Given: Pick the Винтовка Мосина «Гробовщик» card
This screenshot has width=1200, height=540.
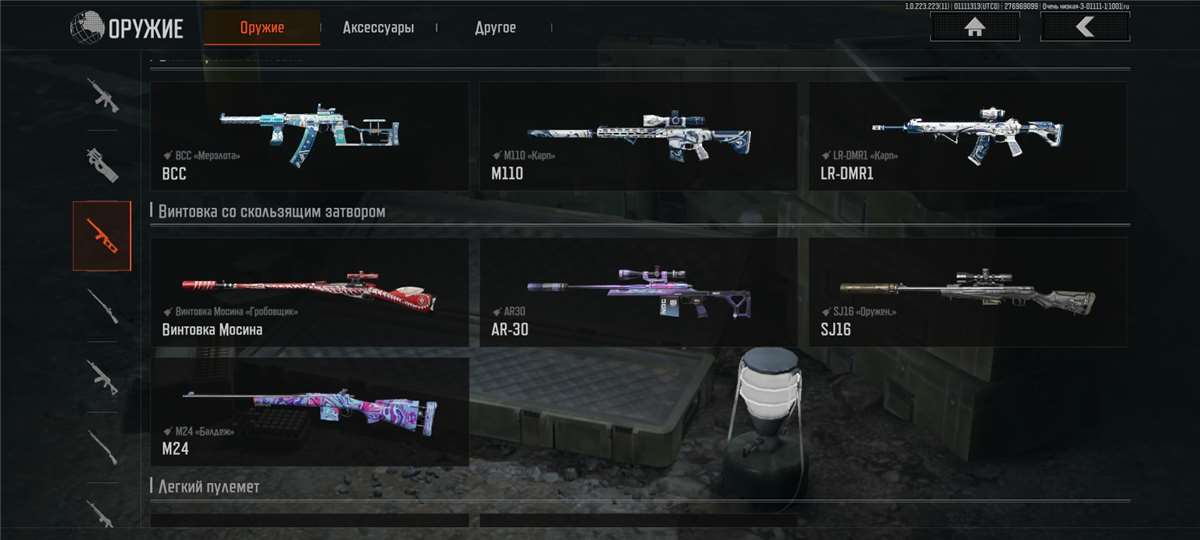Looking at the screenshot, I should (309, 292).
